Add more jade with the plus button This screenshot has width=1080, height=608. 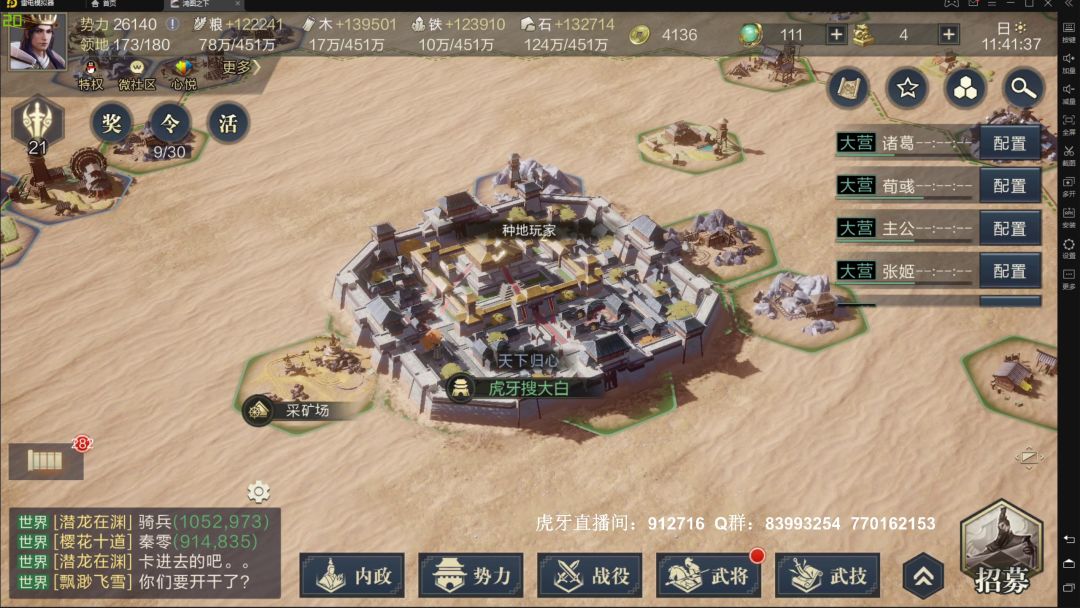tap(836, 34)
